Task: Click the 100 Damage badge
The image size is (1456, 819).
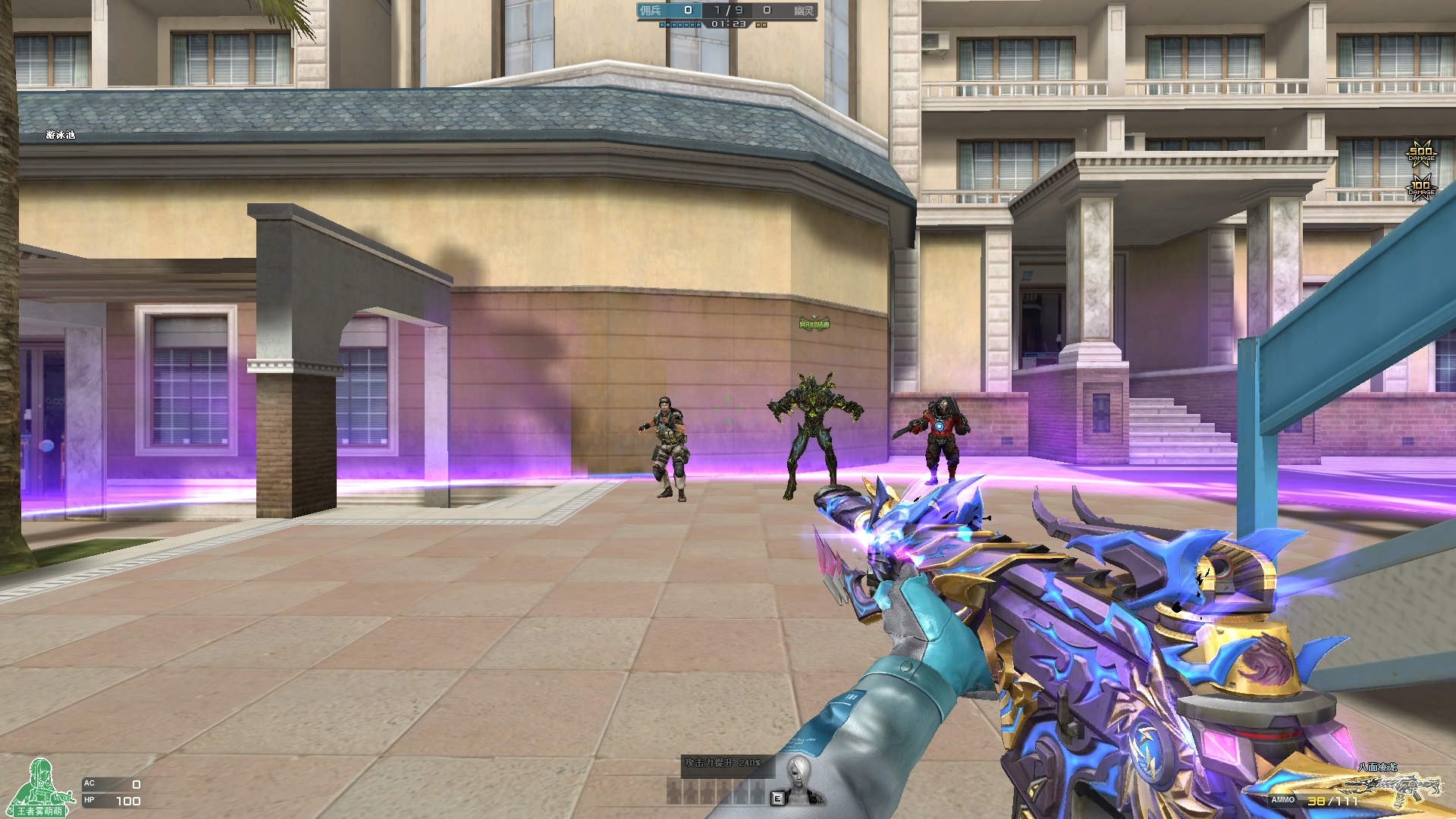Action: pyautogui.click(x=1420, y=187)
